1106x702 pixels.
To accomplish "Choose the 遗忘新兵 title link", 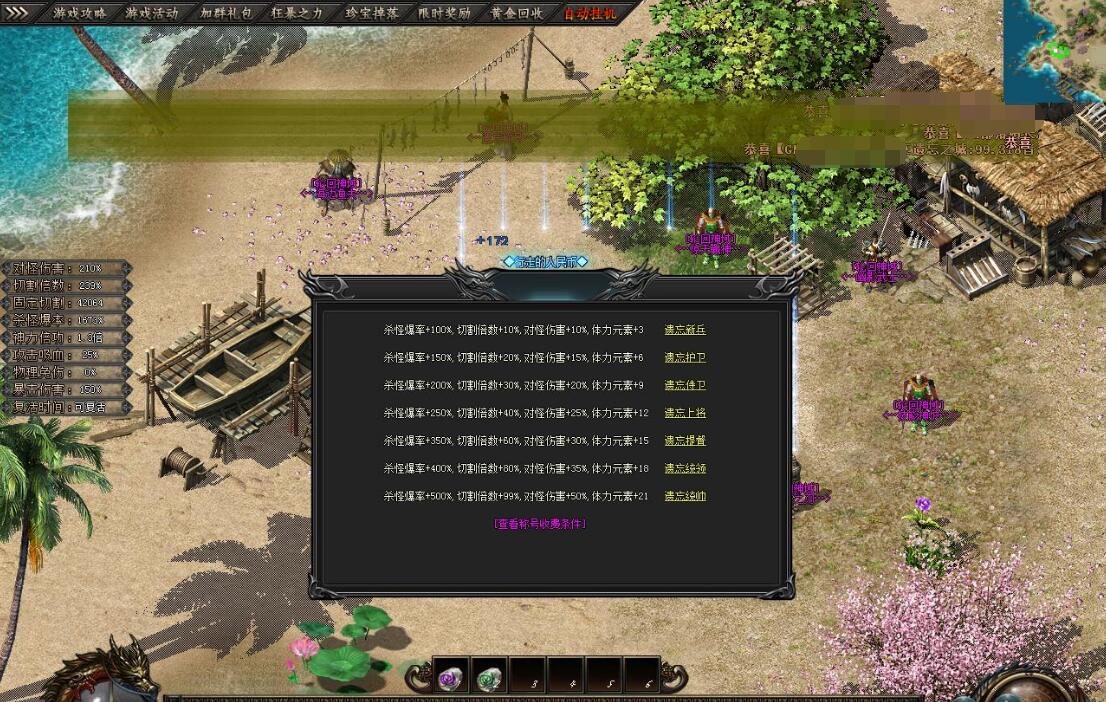I will (x=685, y=330).
